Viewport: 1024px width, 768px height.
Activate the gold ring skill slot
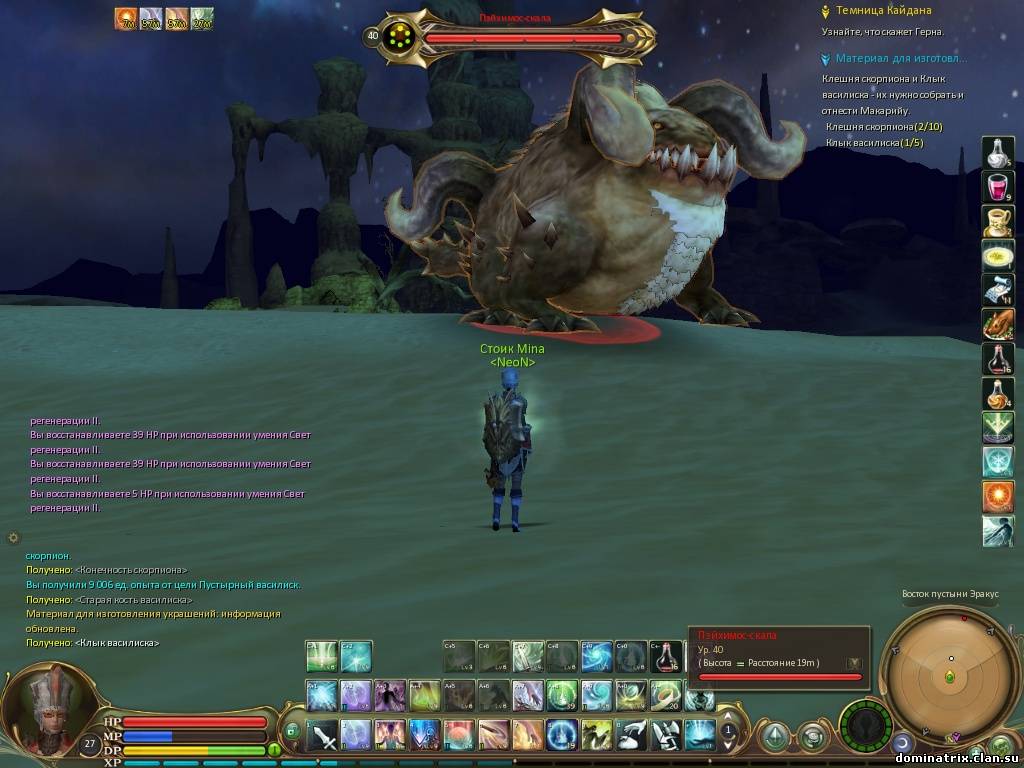665,694
